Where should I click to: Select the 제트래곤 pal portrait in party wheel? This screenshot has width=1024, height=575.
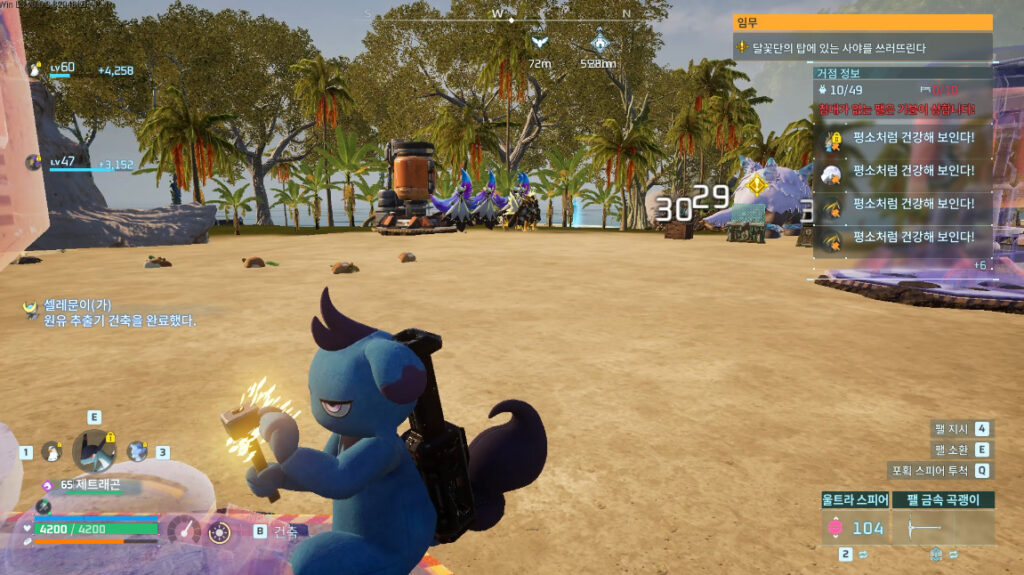(x=94, y=450)
